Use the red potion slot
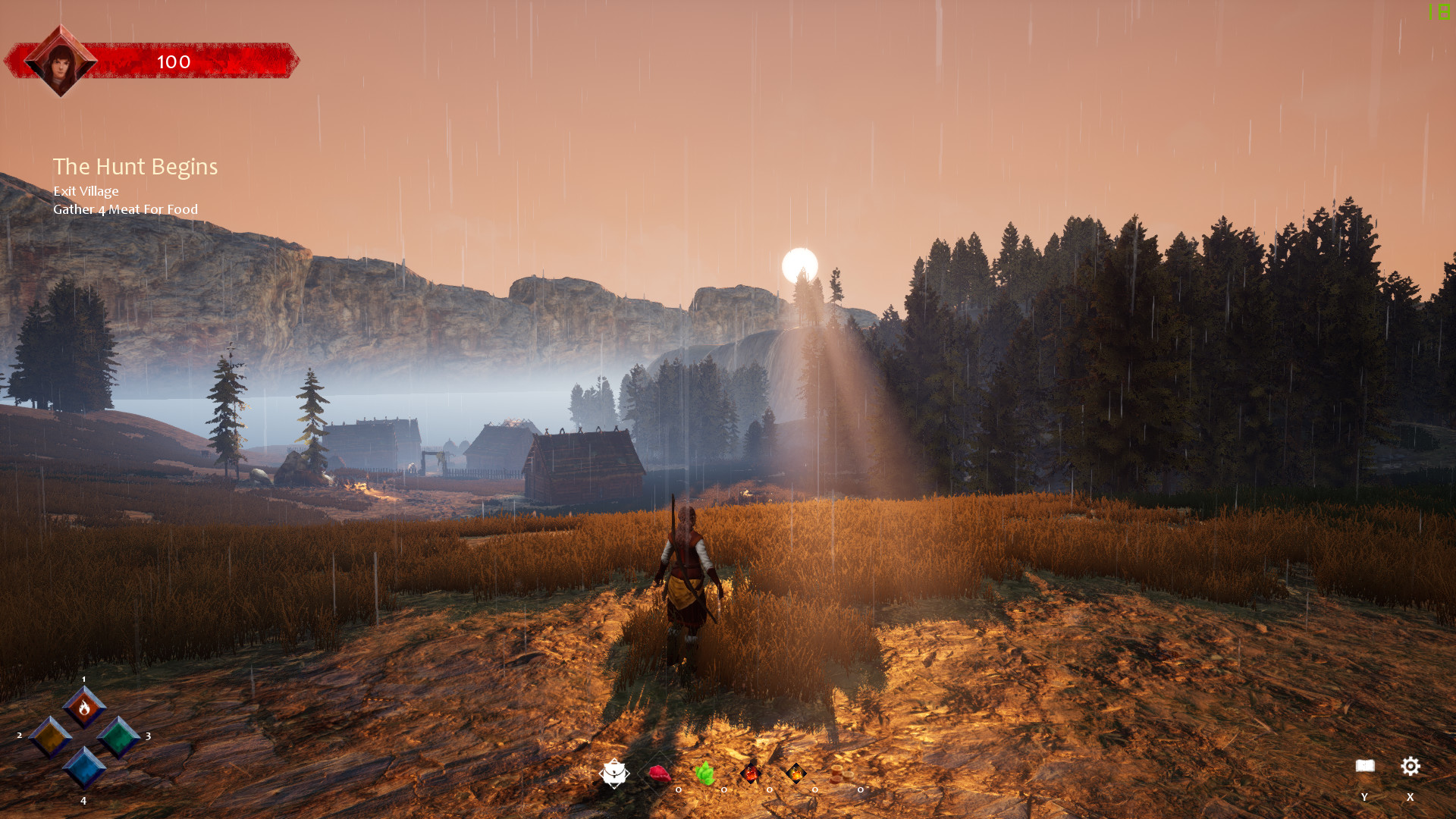Viewport: 1456px width, 819px height. point(751,774)
